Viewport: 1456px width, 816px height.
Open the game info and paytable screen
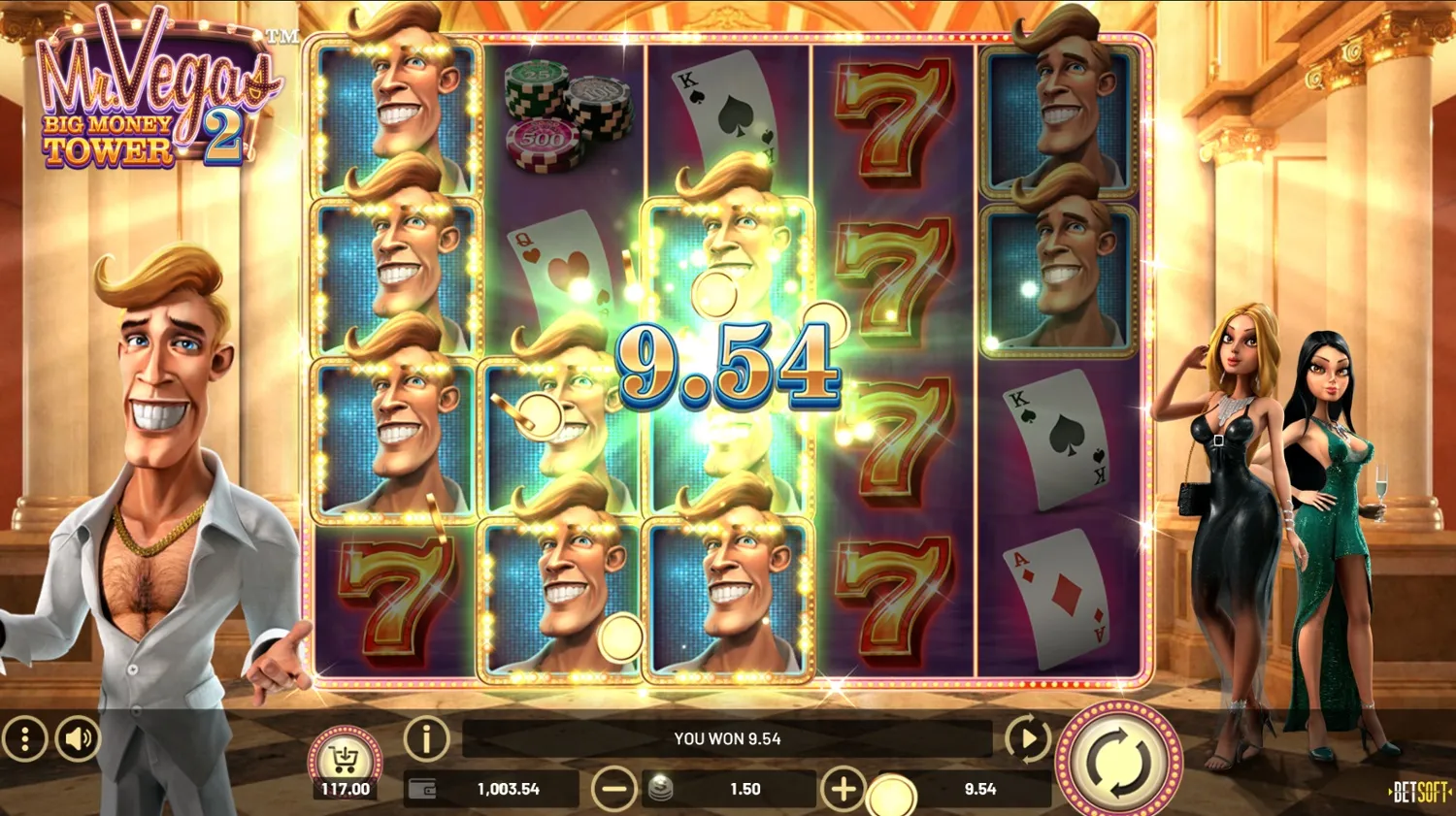click(424, 738)
